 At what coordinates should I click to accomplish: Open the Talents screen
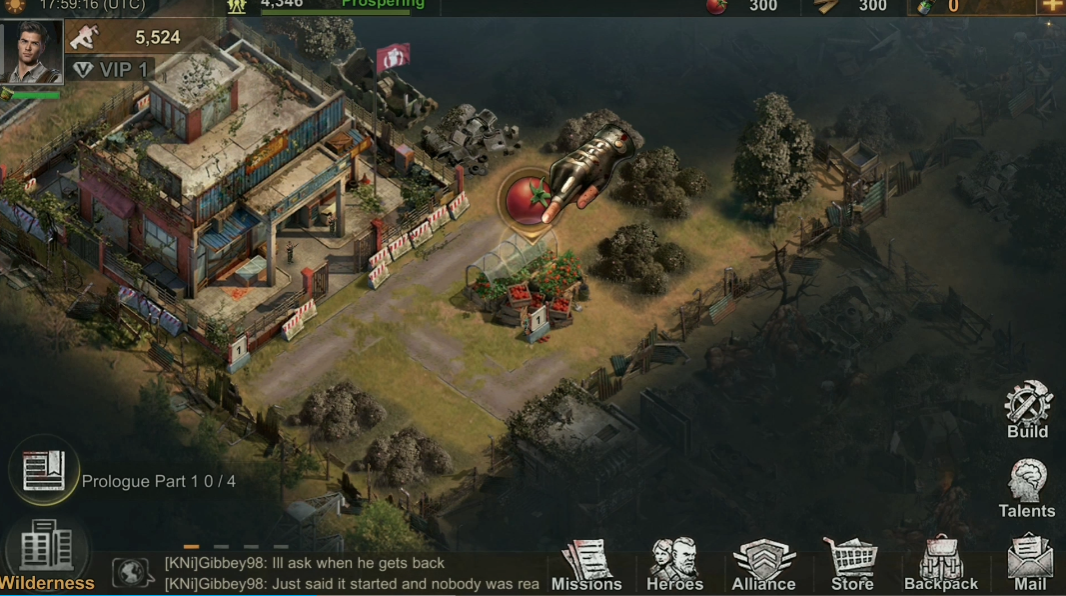(x=1027, y=488)
